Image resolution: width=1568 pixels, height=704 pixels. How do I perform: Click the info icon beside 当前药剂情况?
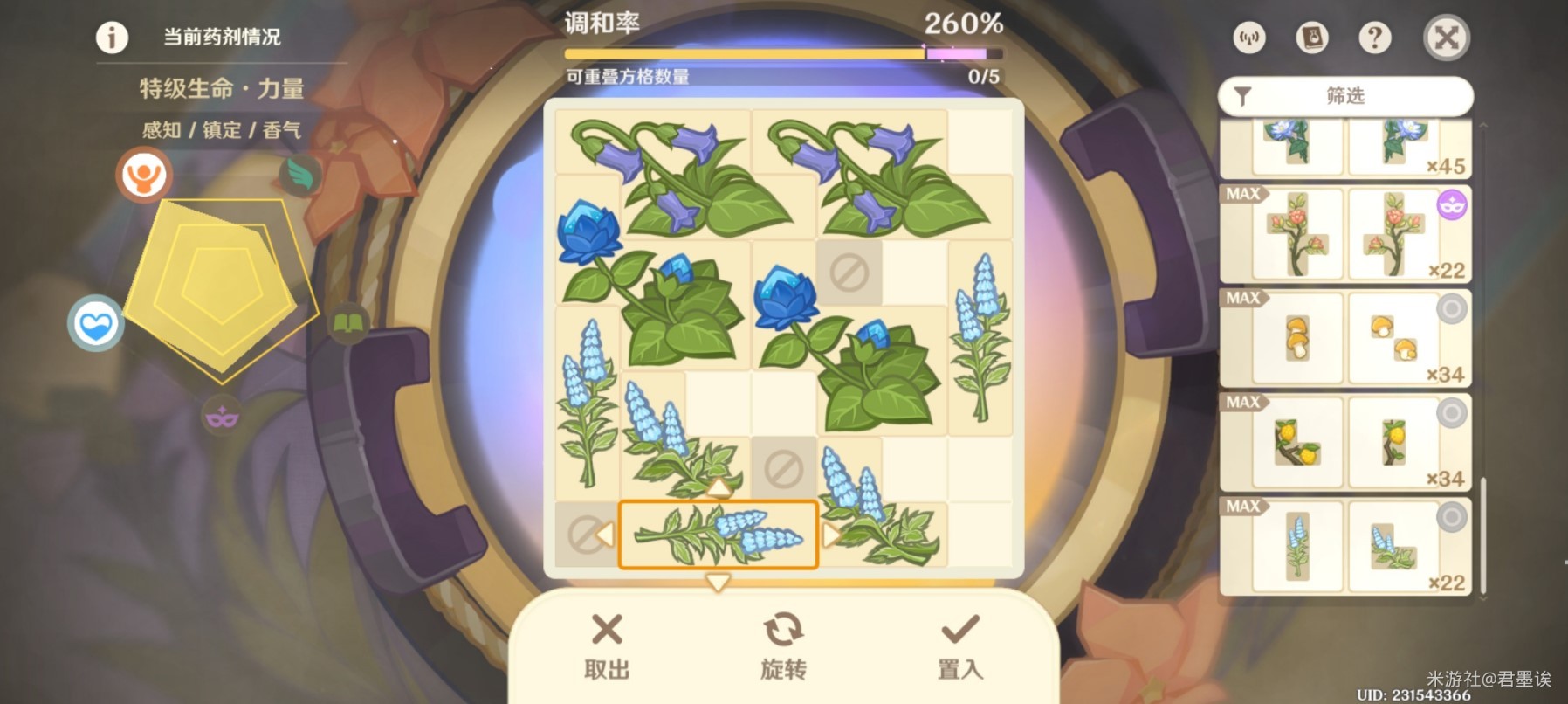[x=111, y=38]
